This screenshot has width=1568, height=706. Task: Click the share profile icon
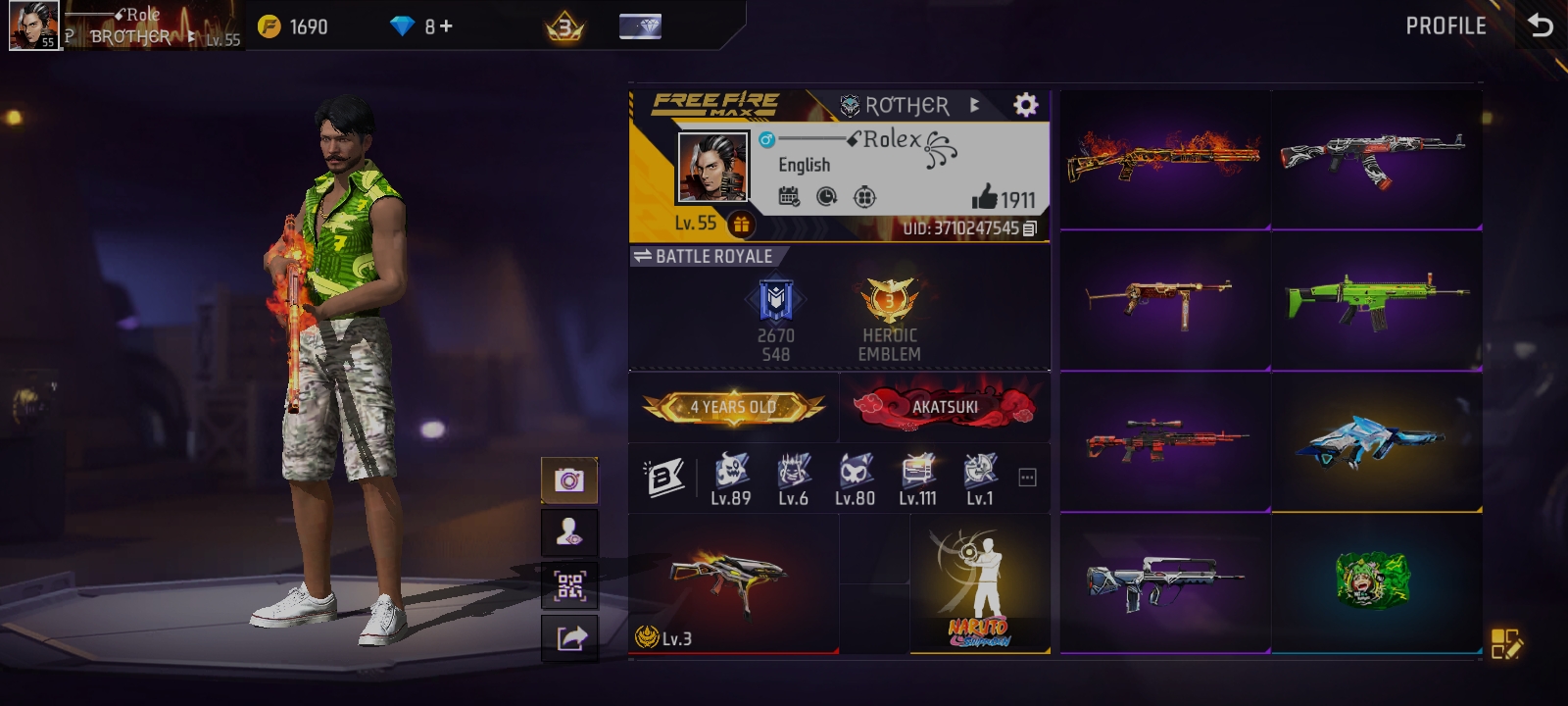[569, 638]
